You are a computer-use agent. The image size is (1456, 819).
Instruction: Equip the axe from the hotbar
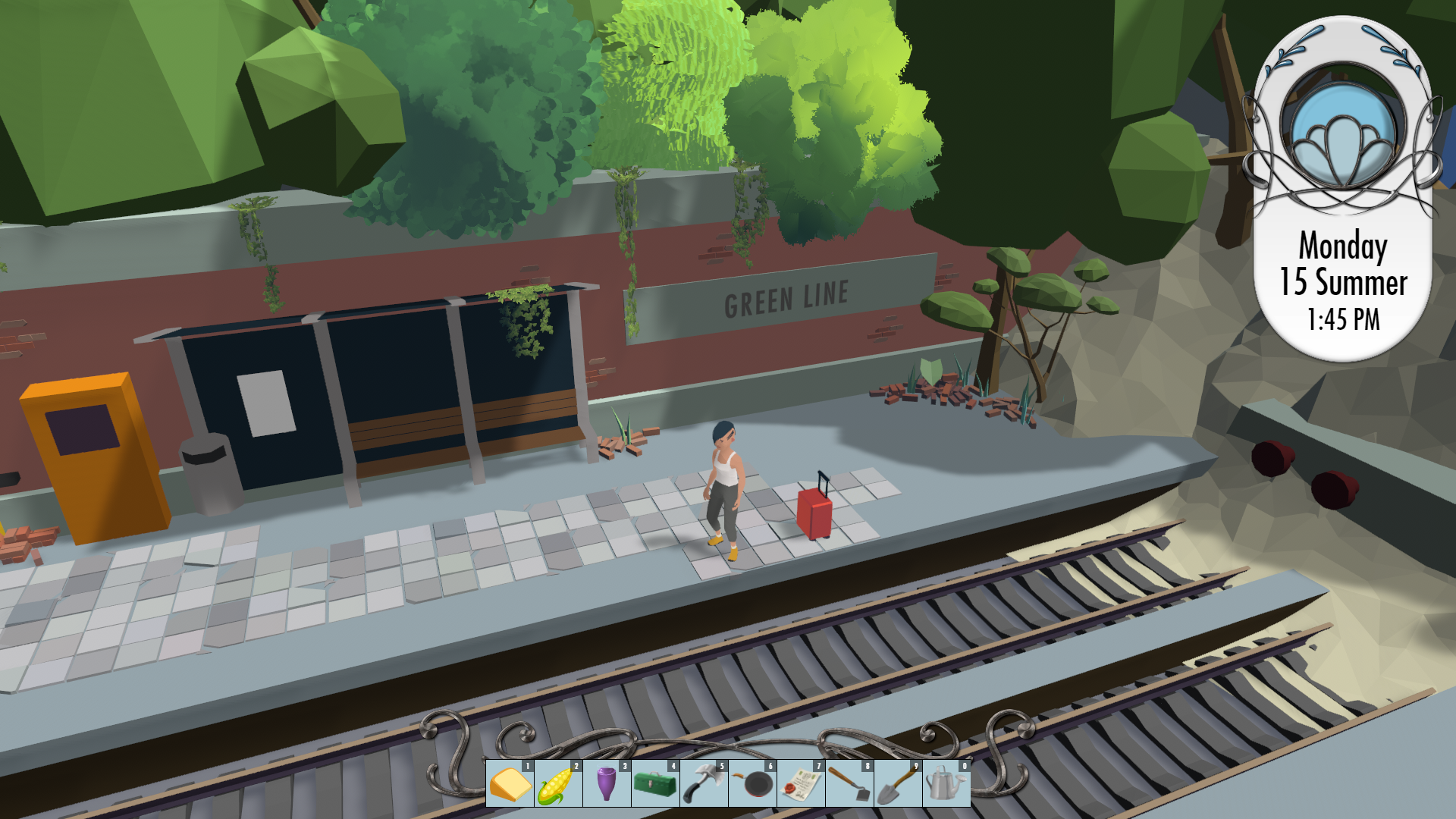pyautogui.click(x=704, y=783)
